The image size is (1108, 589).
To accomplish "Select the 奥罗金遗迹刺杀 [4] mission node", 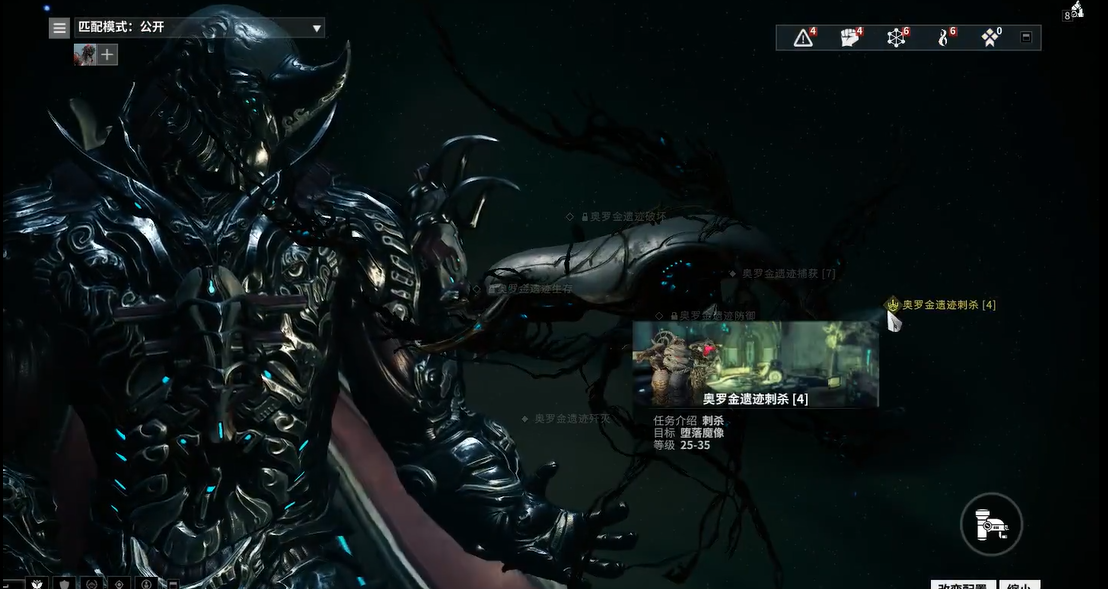I will 947,305.
